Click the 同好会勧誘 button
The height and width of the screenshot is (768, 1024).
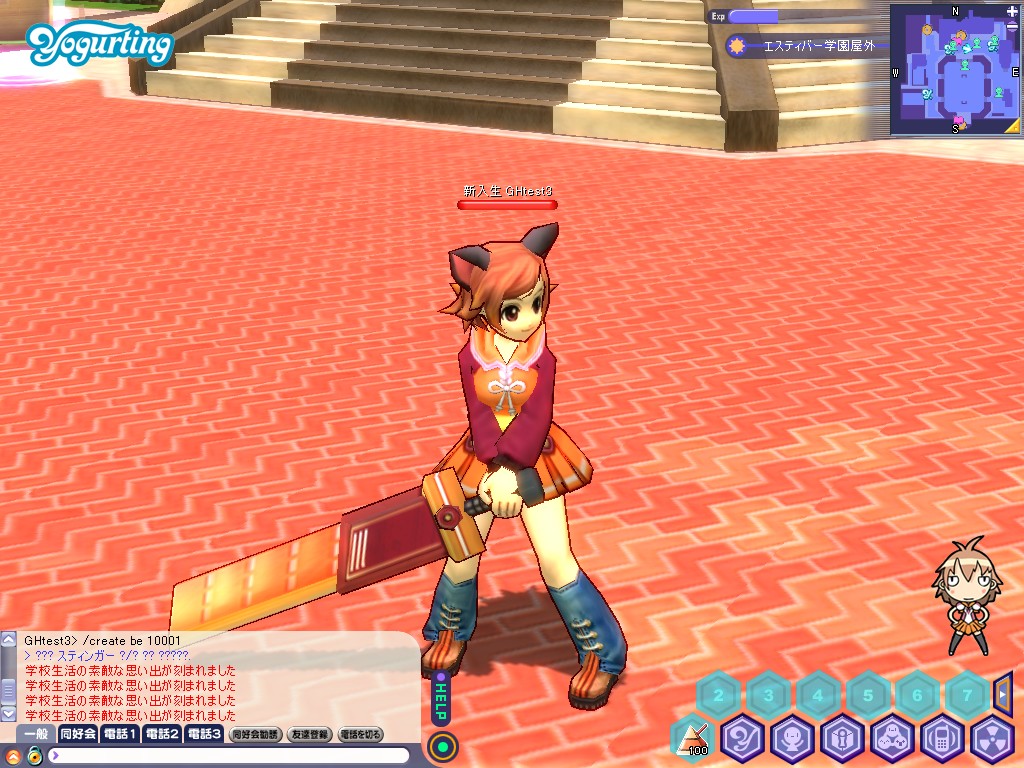[x=255, y=734]
